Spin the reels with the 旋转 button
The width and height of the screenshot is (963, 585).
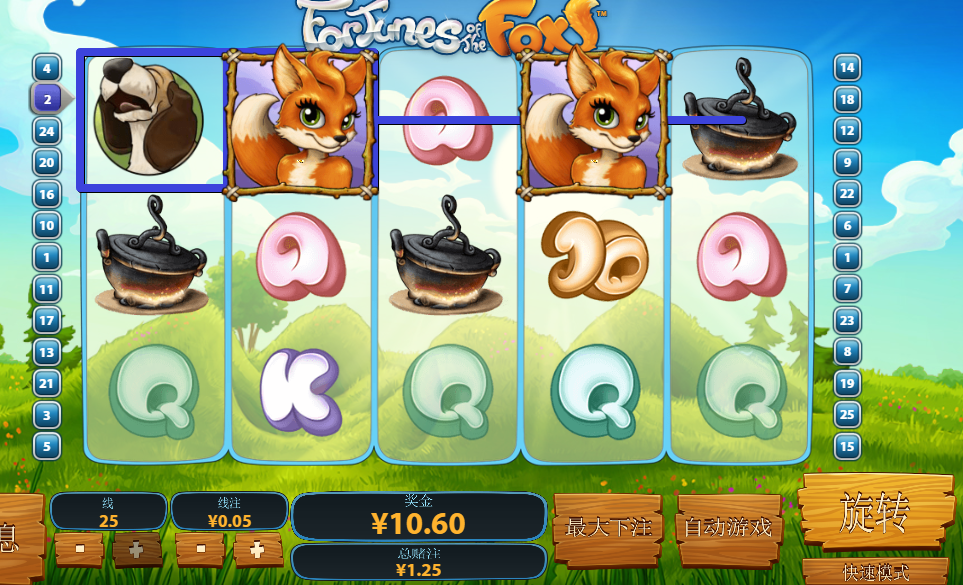pyautogui.click(x=874, y=513)
